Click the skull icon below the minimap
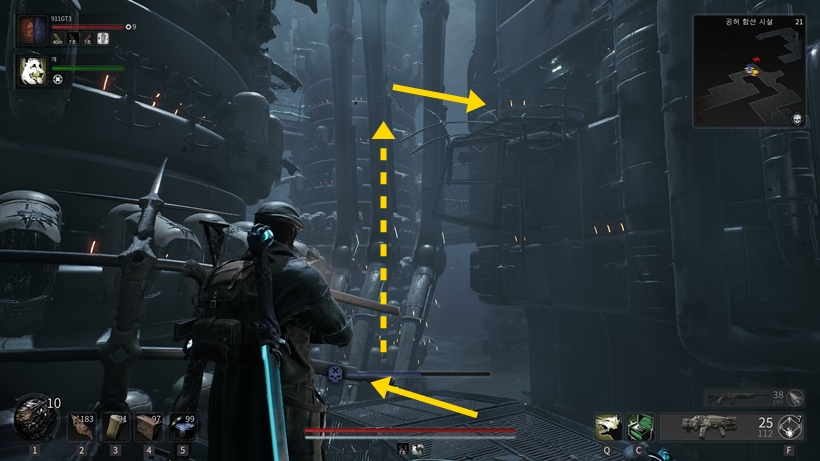The height and width of the screenshot is (461, 820). 799,120
